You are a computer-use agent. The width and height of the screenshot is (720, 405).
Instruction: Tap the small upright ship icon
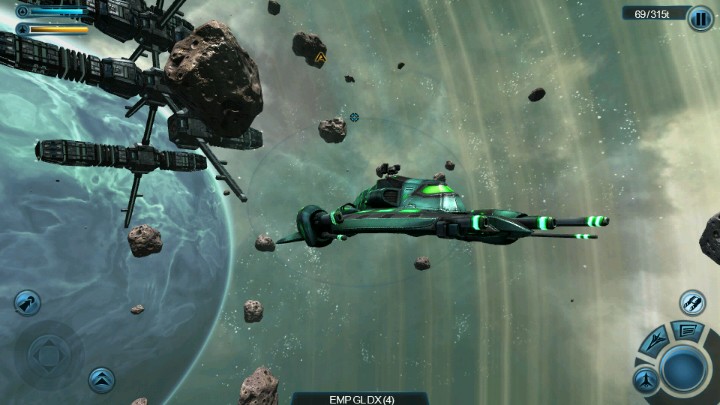click(645, 379)
